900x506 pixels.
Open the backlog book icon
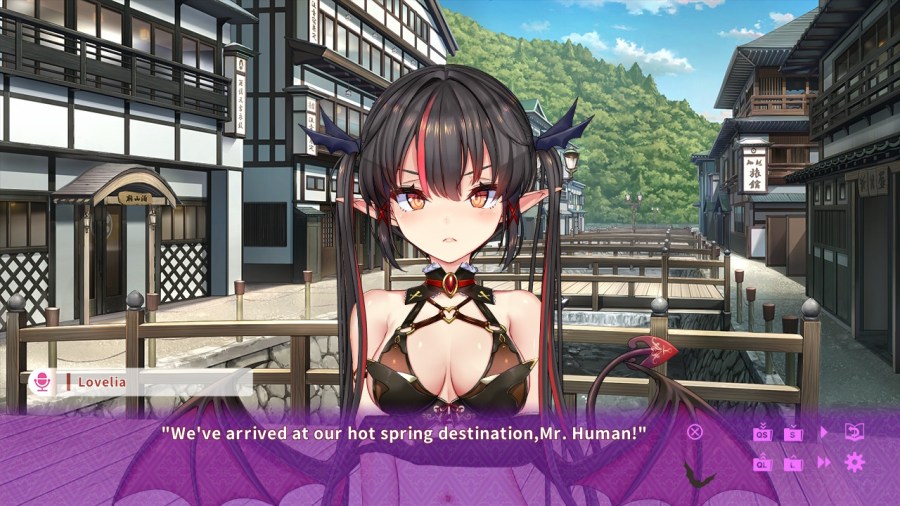[x=854, y=432]
